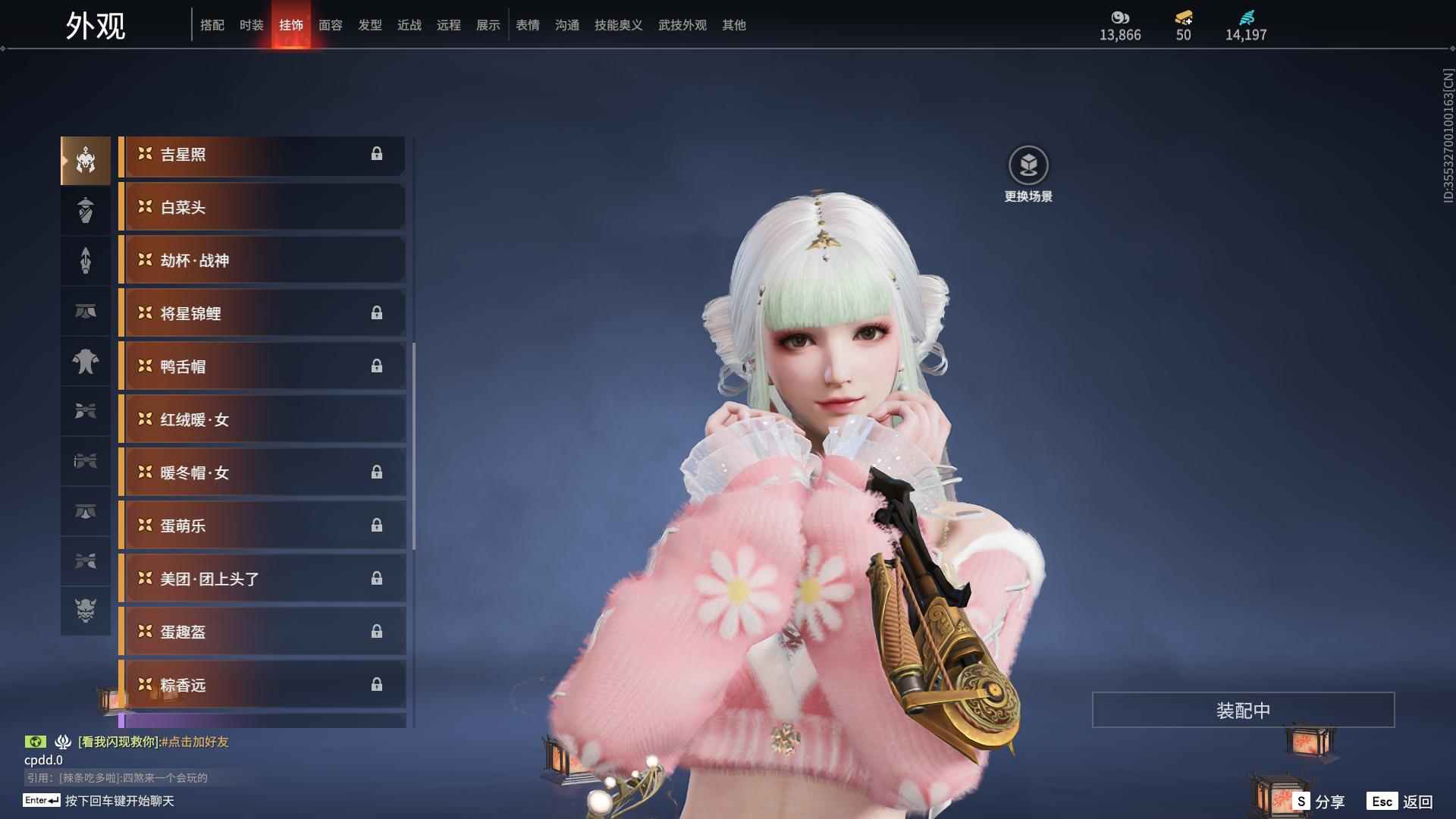Select the 粽香远 list entry
This screenshot has height=819, width=1456.
tap(262, 685)
